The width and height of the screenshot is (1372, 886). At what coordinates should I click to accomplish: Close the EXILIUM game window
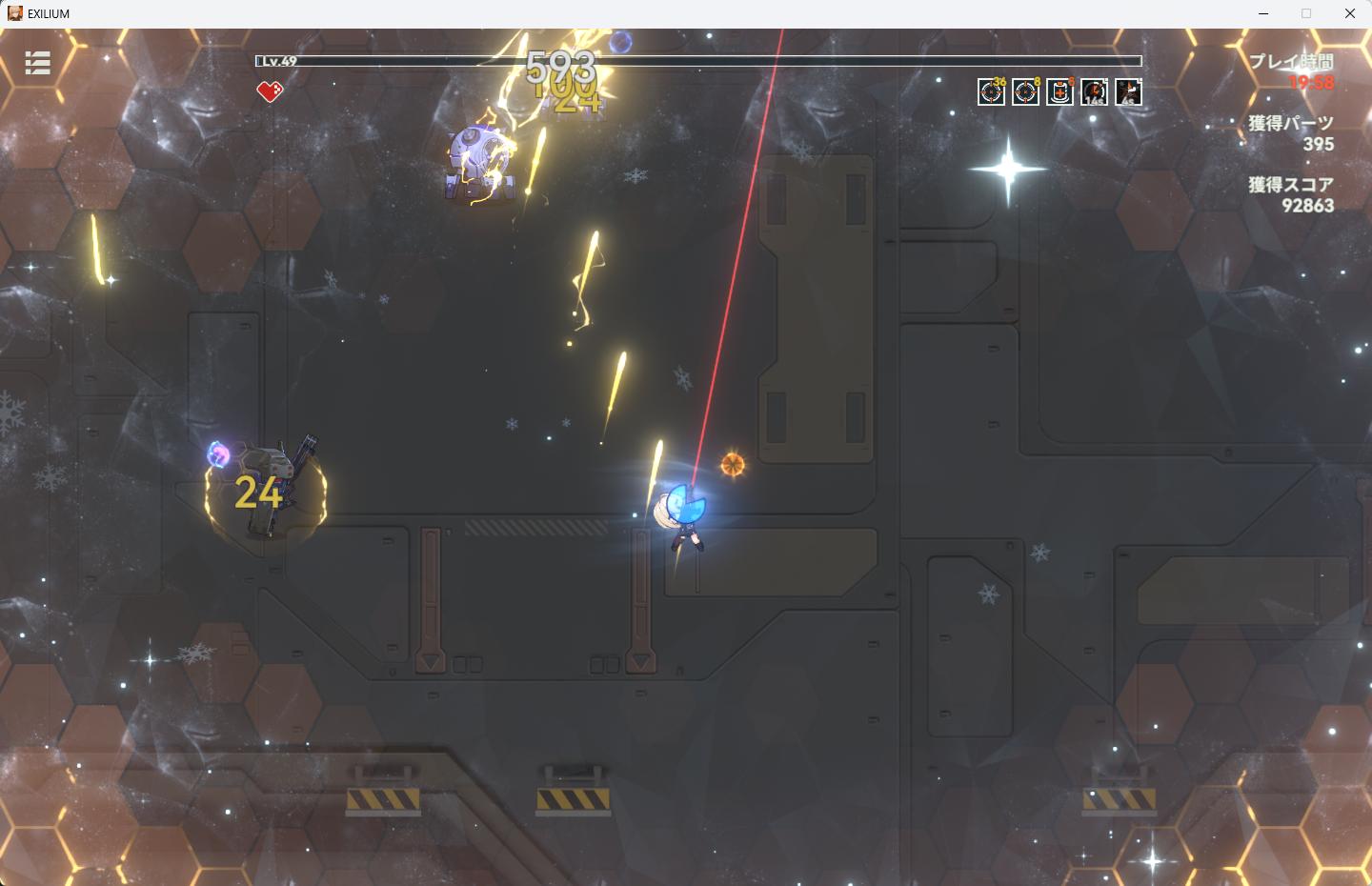[x=1350, y=13]
